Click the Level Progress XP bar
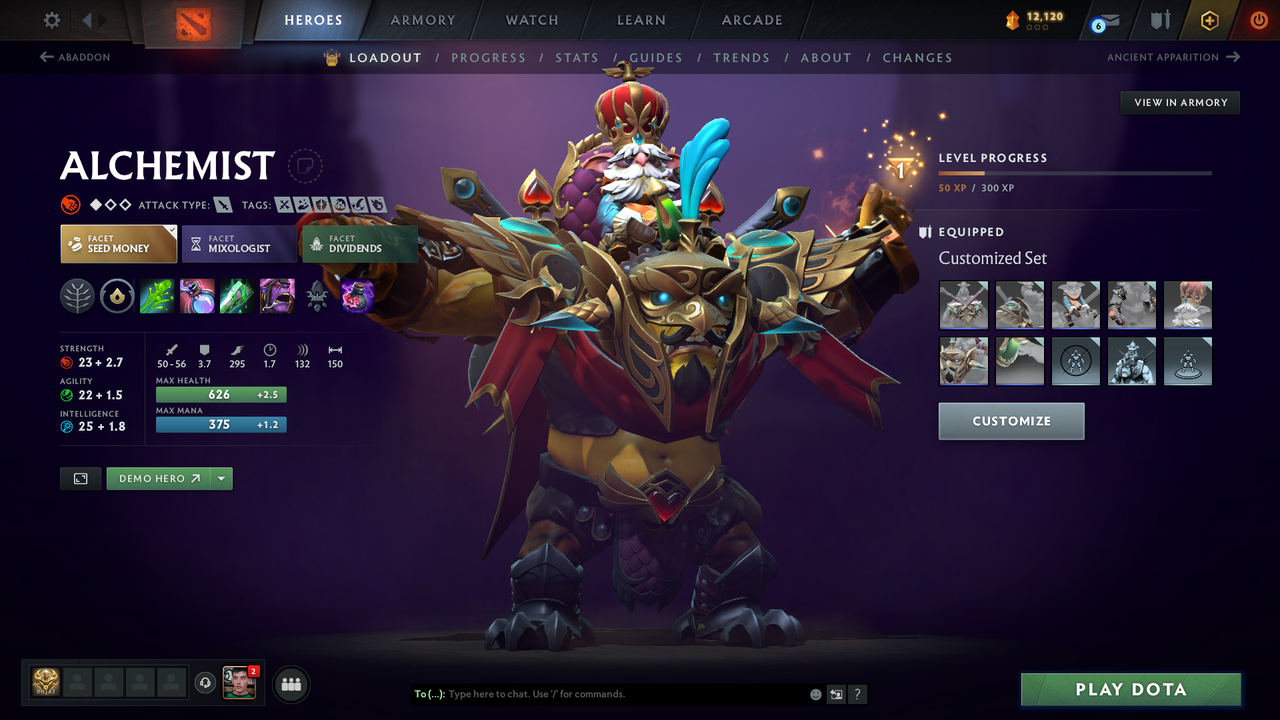This screenshot has height=720, width=1280. (1075, 172)
